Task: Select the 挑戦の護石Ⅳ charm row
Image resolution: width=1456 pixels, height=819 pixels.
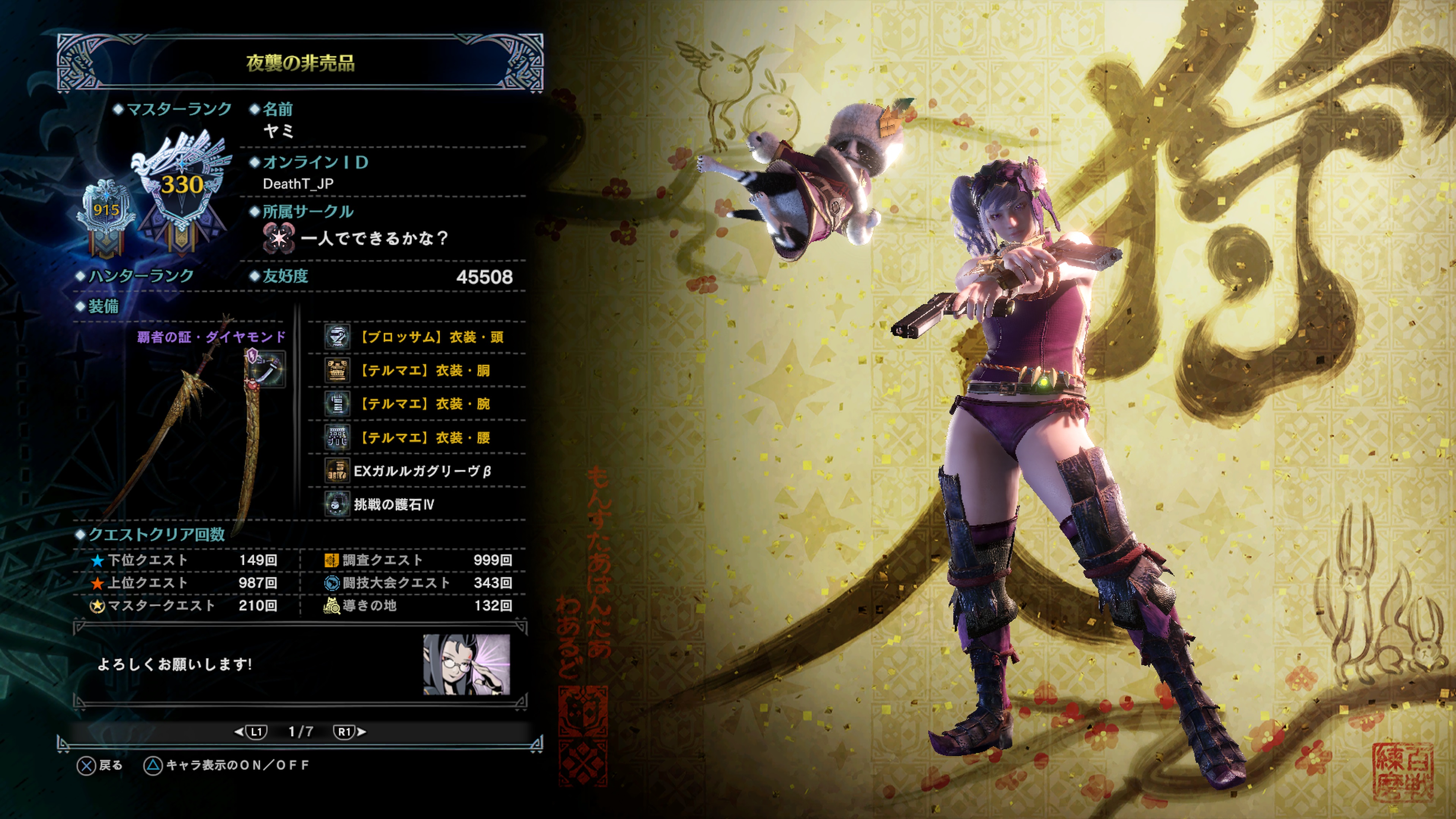Action: point(417,504)
